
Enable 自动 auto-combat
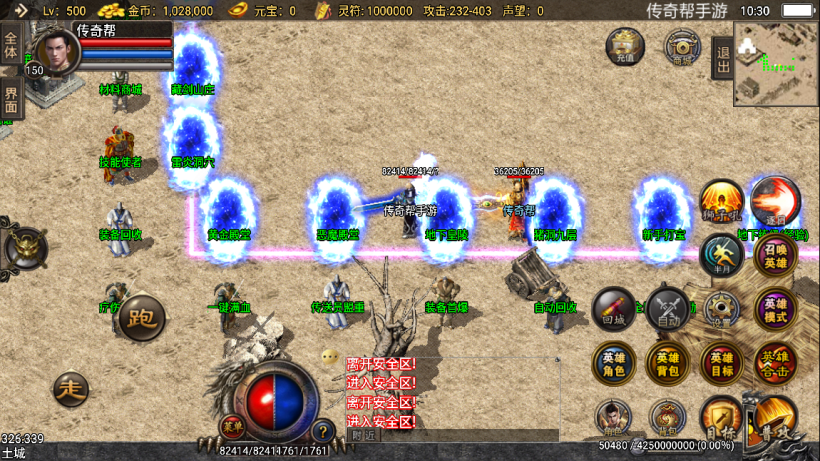click(667, 310)
